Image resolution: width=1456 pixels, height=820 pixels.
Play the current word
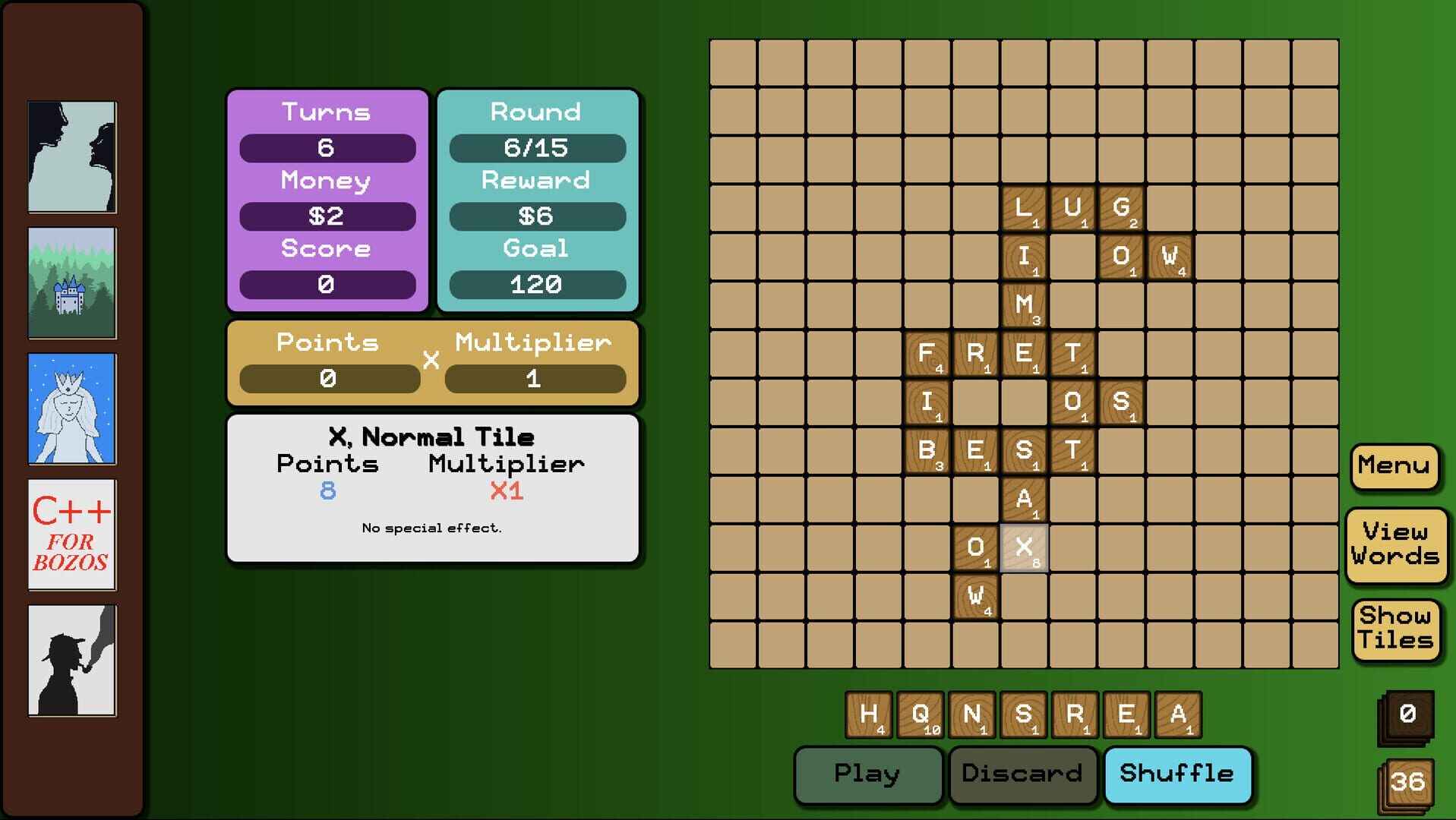click(x=867, y=774)
